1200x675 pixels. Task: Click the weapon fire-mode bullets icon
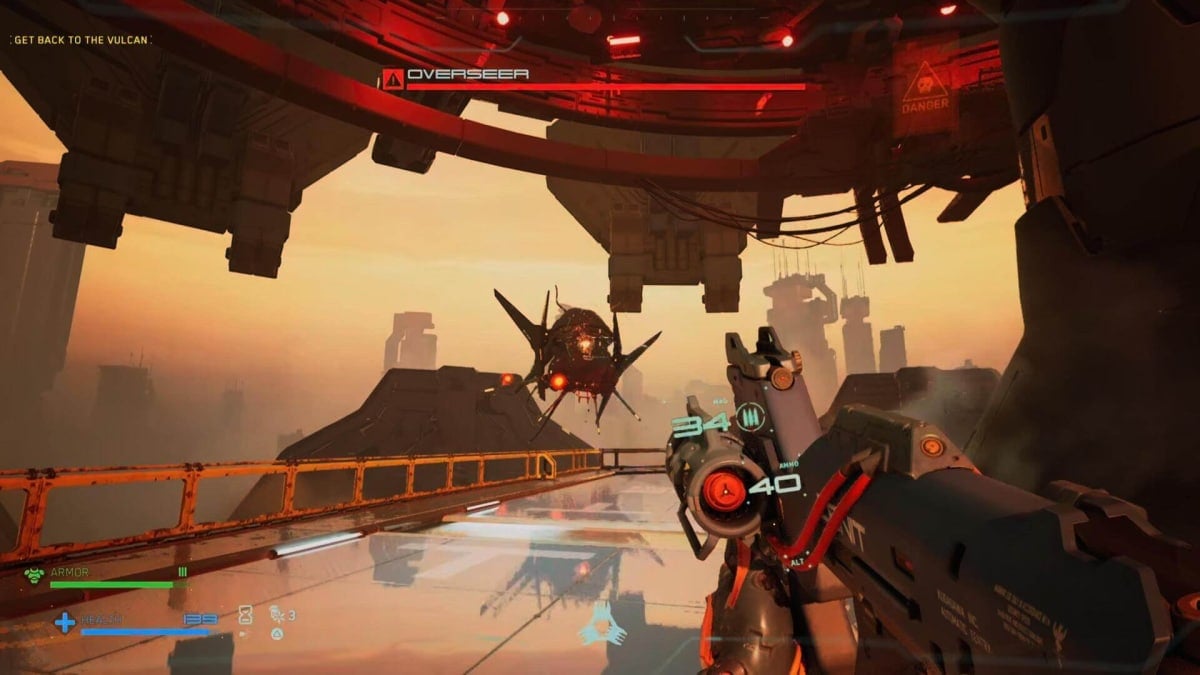750,417
